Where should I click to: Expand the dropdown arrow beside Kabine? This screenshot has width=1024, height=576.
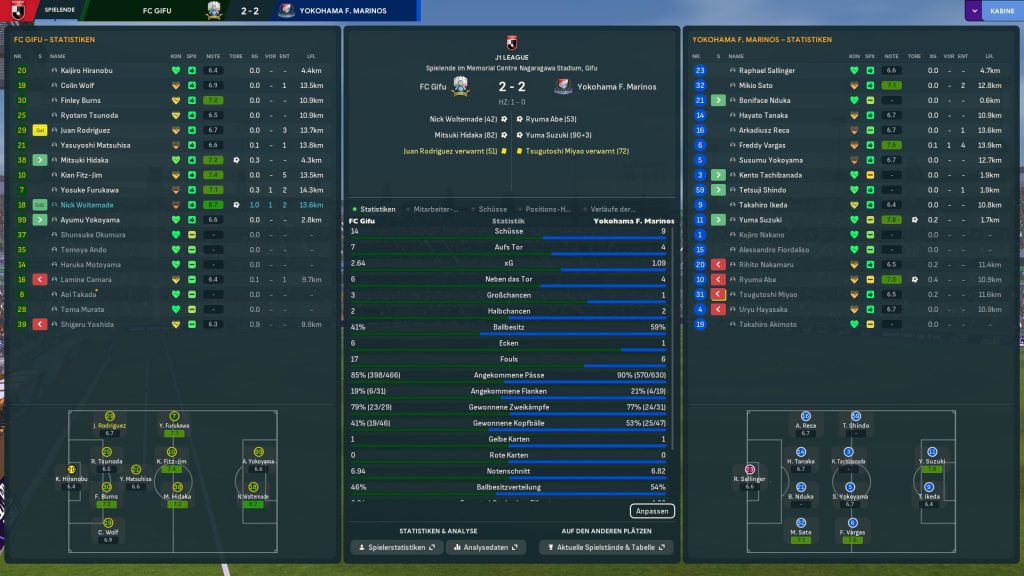[x=973, y=11]
